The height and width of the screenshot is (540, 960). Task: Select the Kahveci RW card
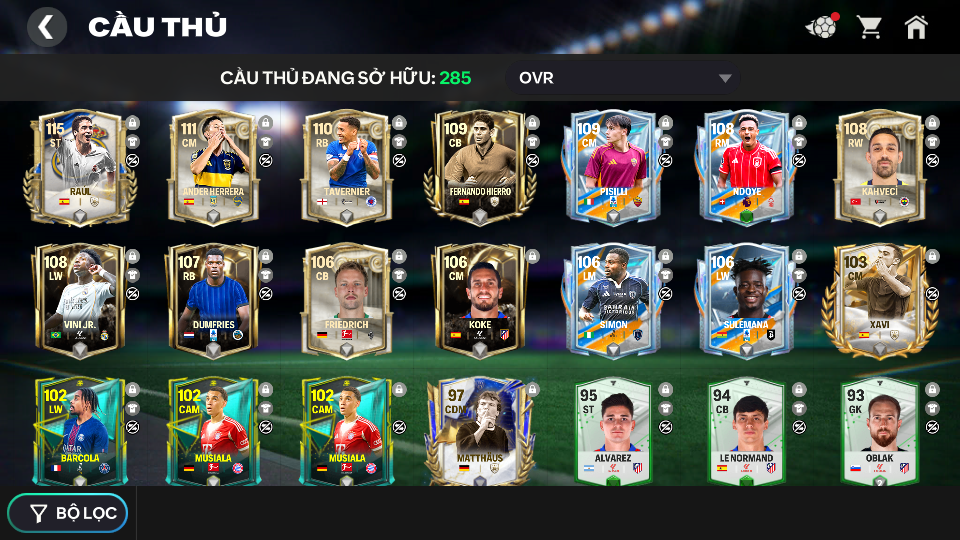point(878,165)
